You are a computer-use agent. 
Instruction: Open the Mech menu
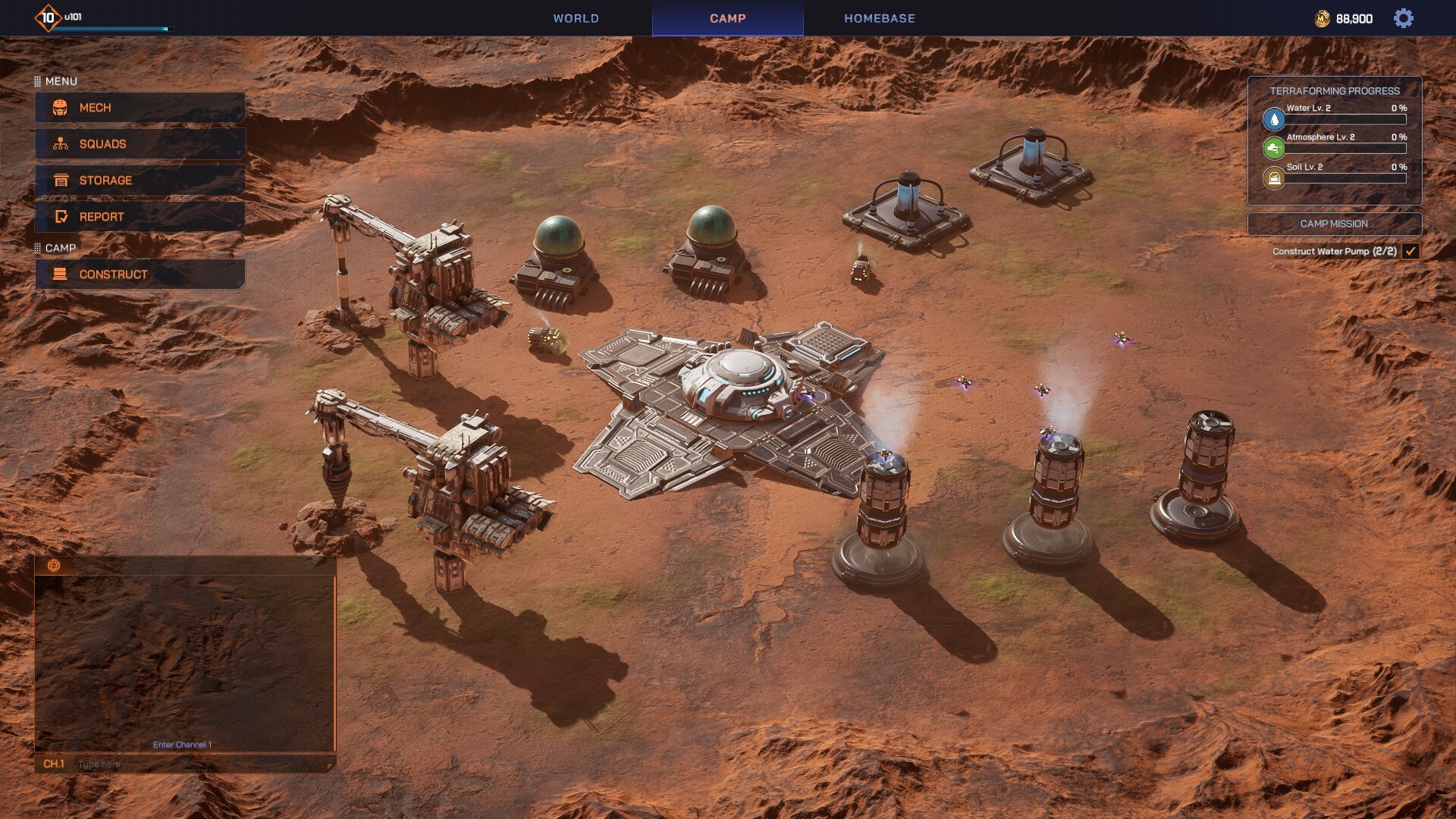click(x=140, y=108)
